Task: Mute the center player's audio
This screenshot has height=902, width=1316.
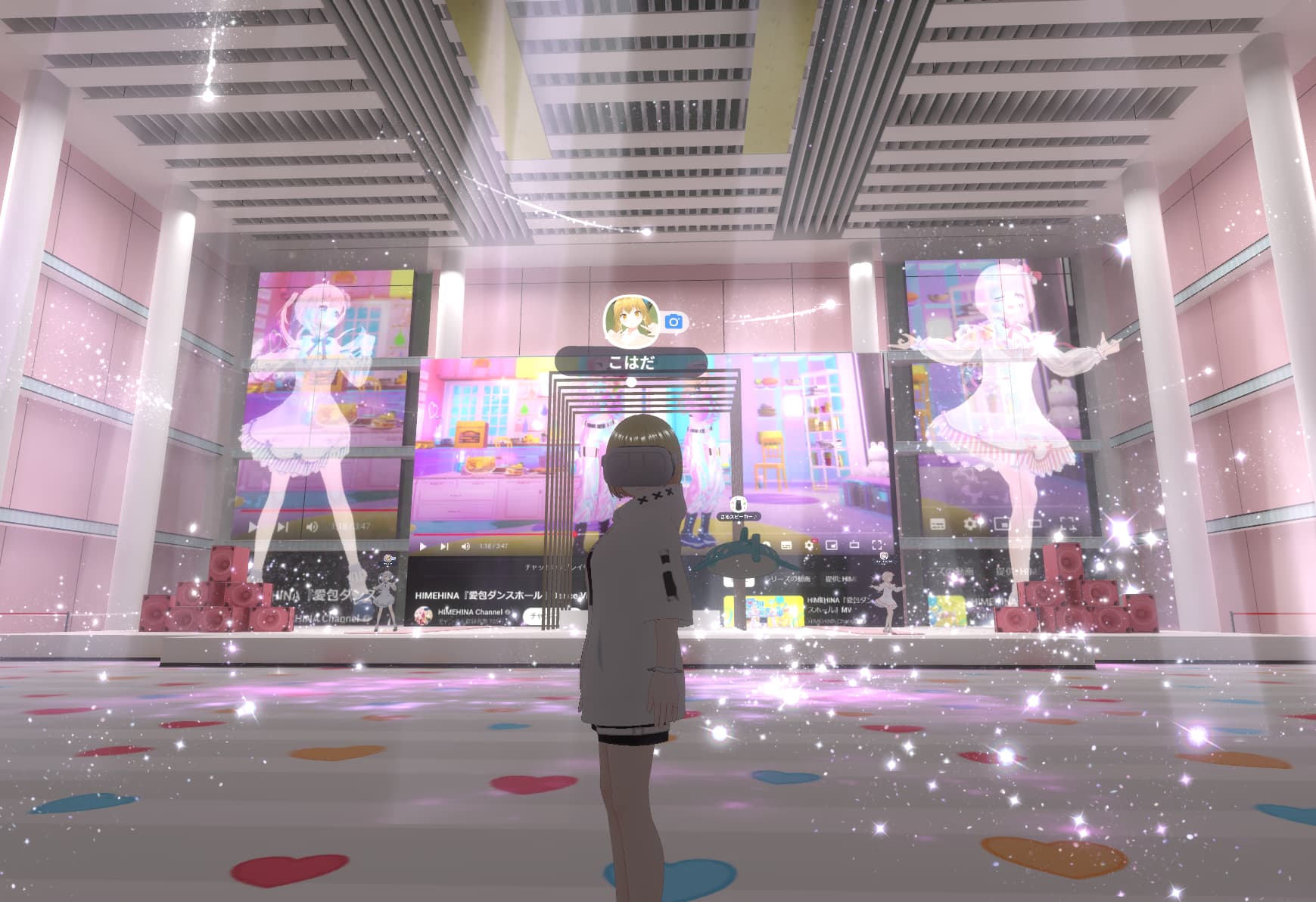Action: click(x=465, y=546)
